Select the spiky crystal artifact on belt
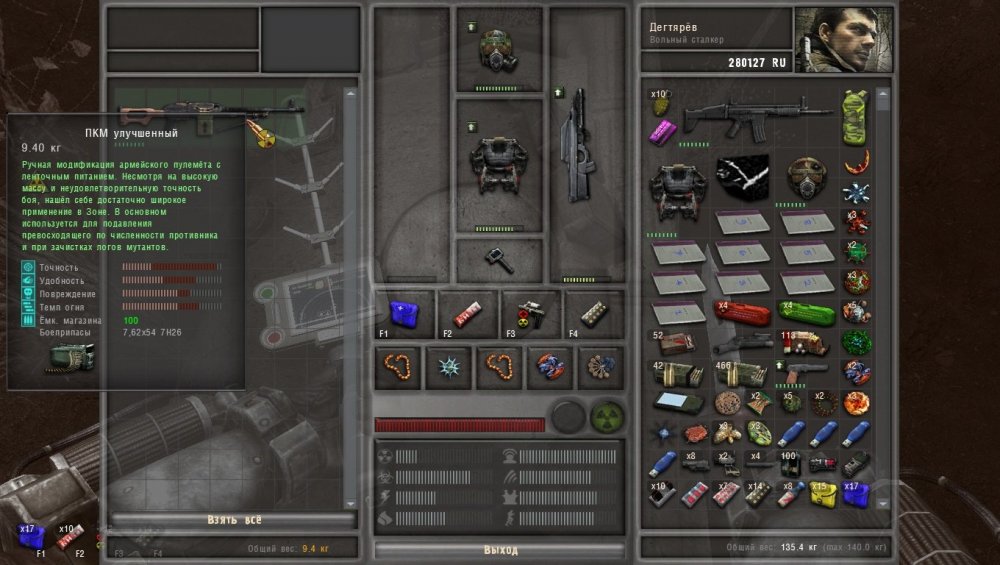Image resolution: width=1000 pixels, height=565 pixels. click(x=449, y=369)
